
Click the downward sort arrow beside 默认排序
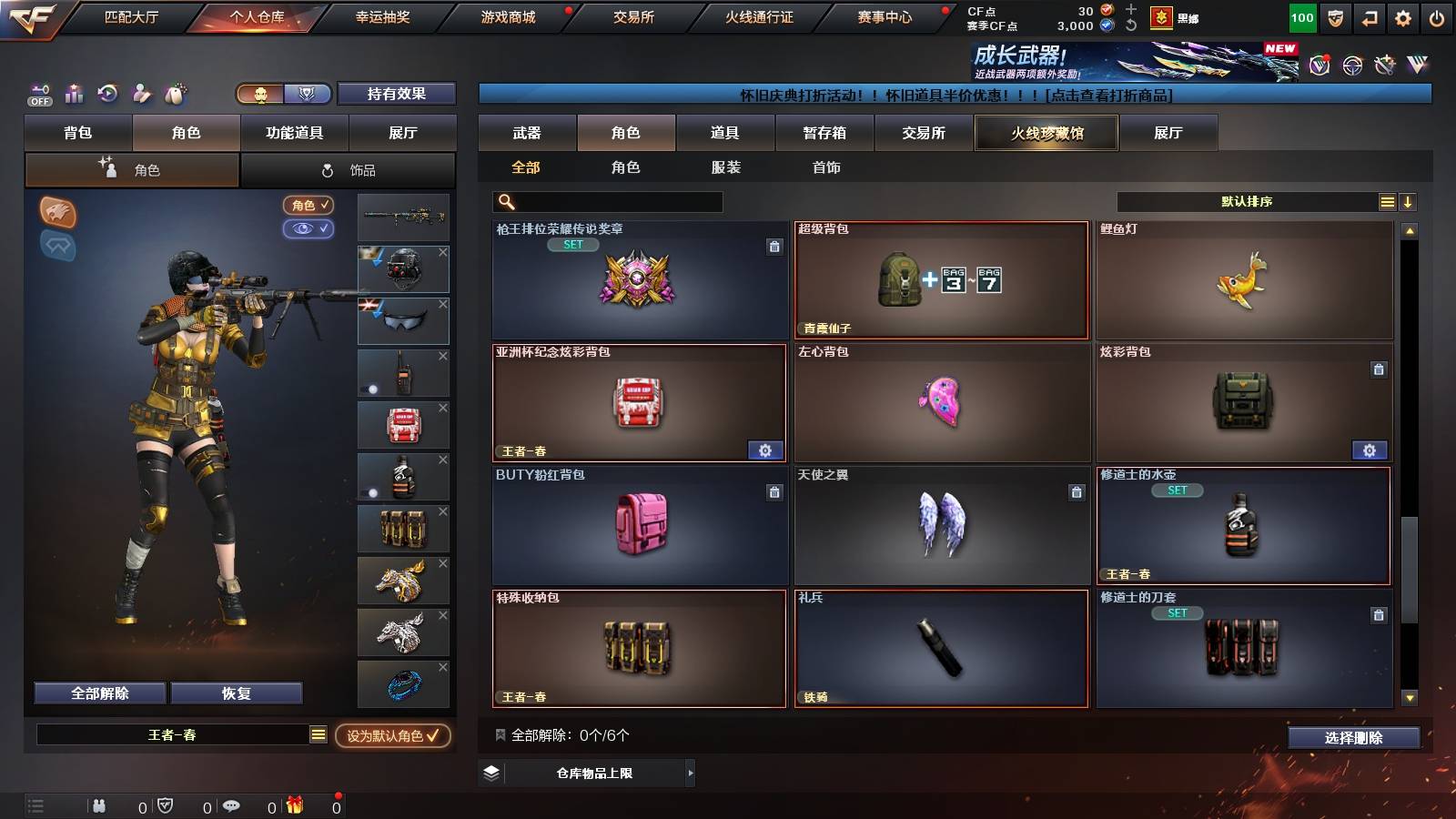point(1409,200)
